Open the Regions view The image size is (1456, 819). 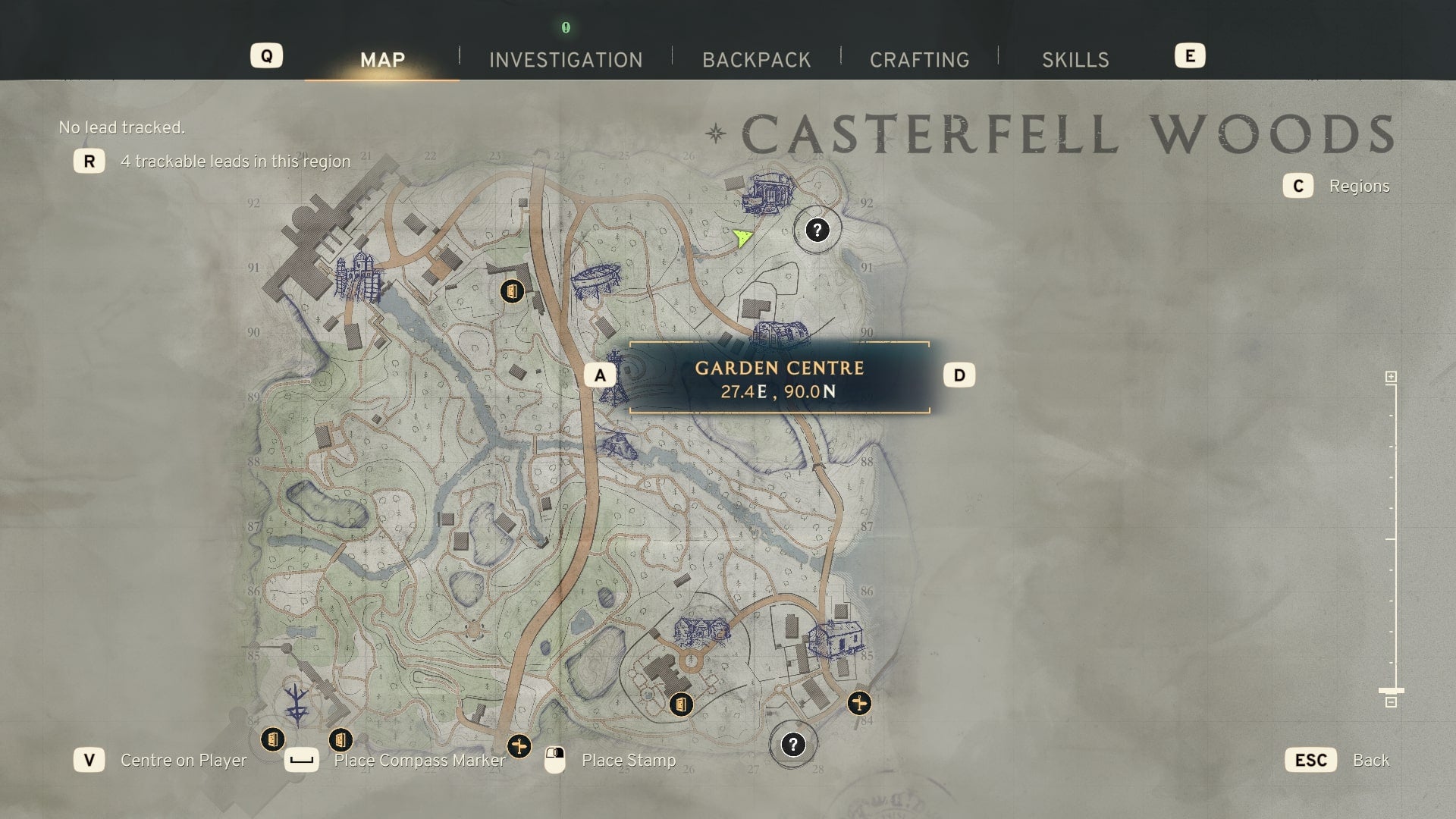pos(1358,187)
